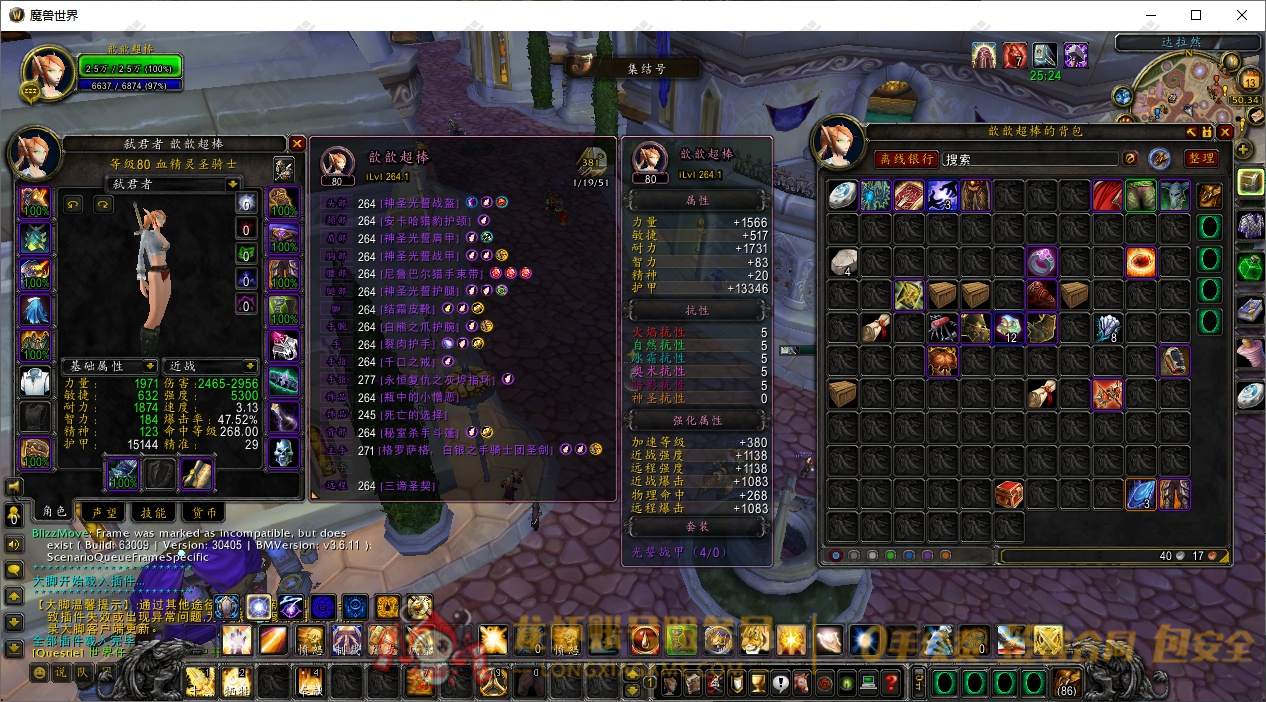Click the skull trinket equipment slot
Viewport: 1266px width, 702px height.
click(x=284, y=452)
